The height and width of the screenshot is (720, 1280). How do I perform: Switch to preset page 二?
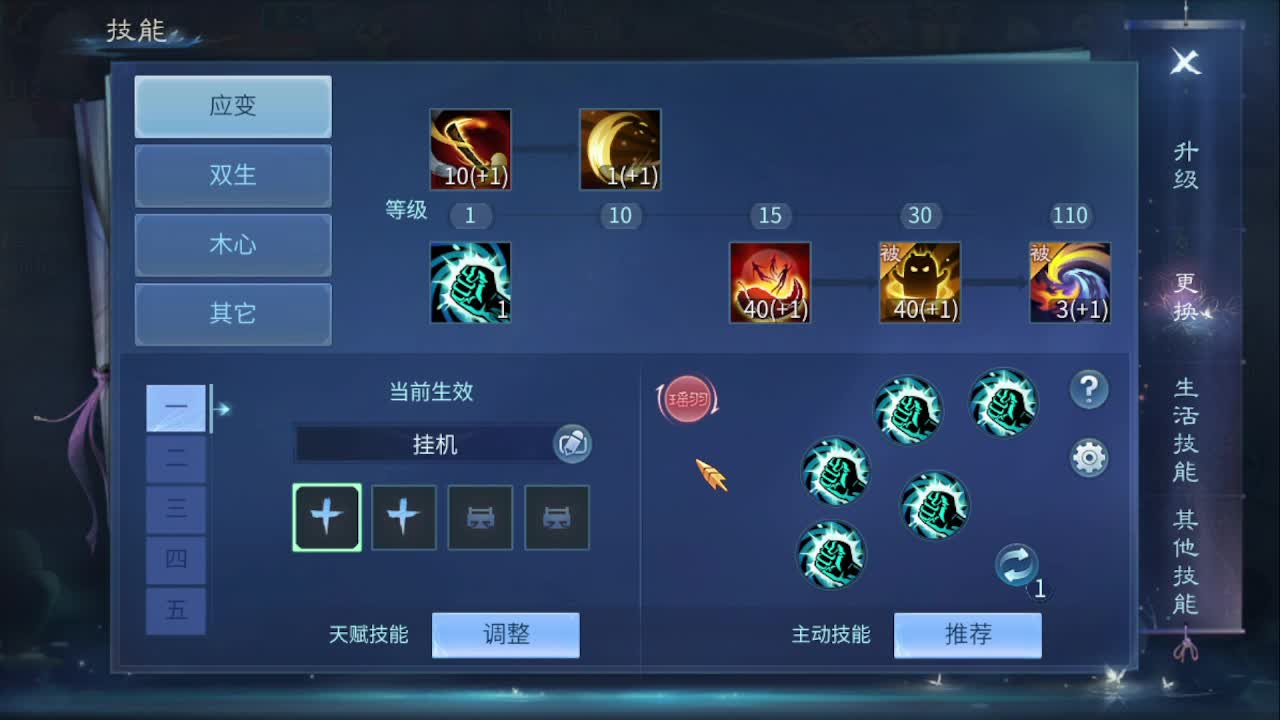[176, 459]
